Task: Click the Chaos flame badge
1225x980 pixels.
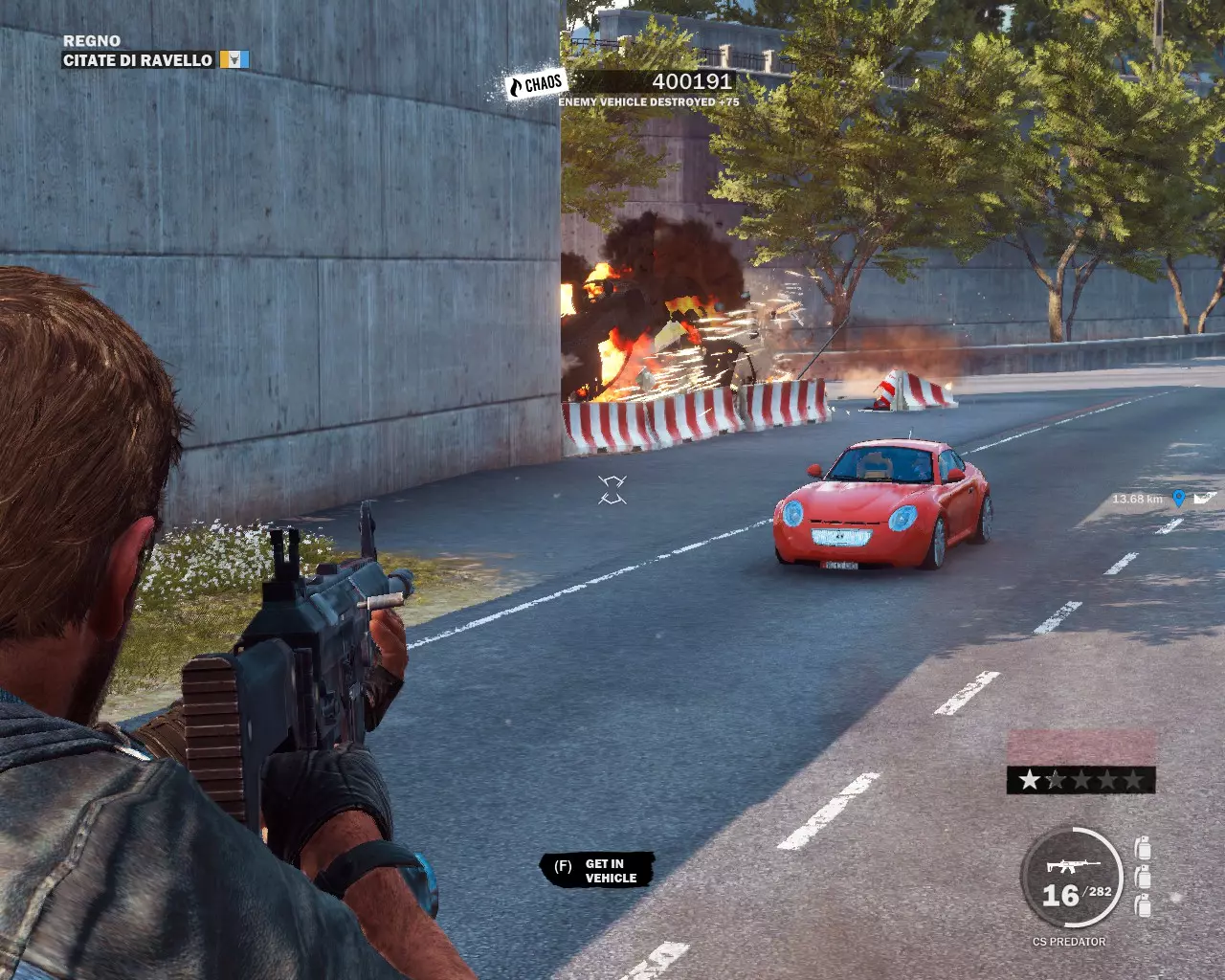Action: click(x=536, y=85)
